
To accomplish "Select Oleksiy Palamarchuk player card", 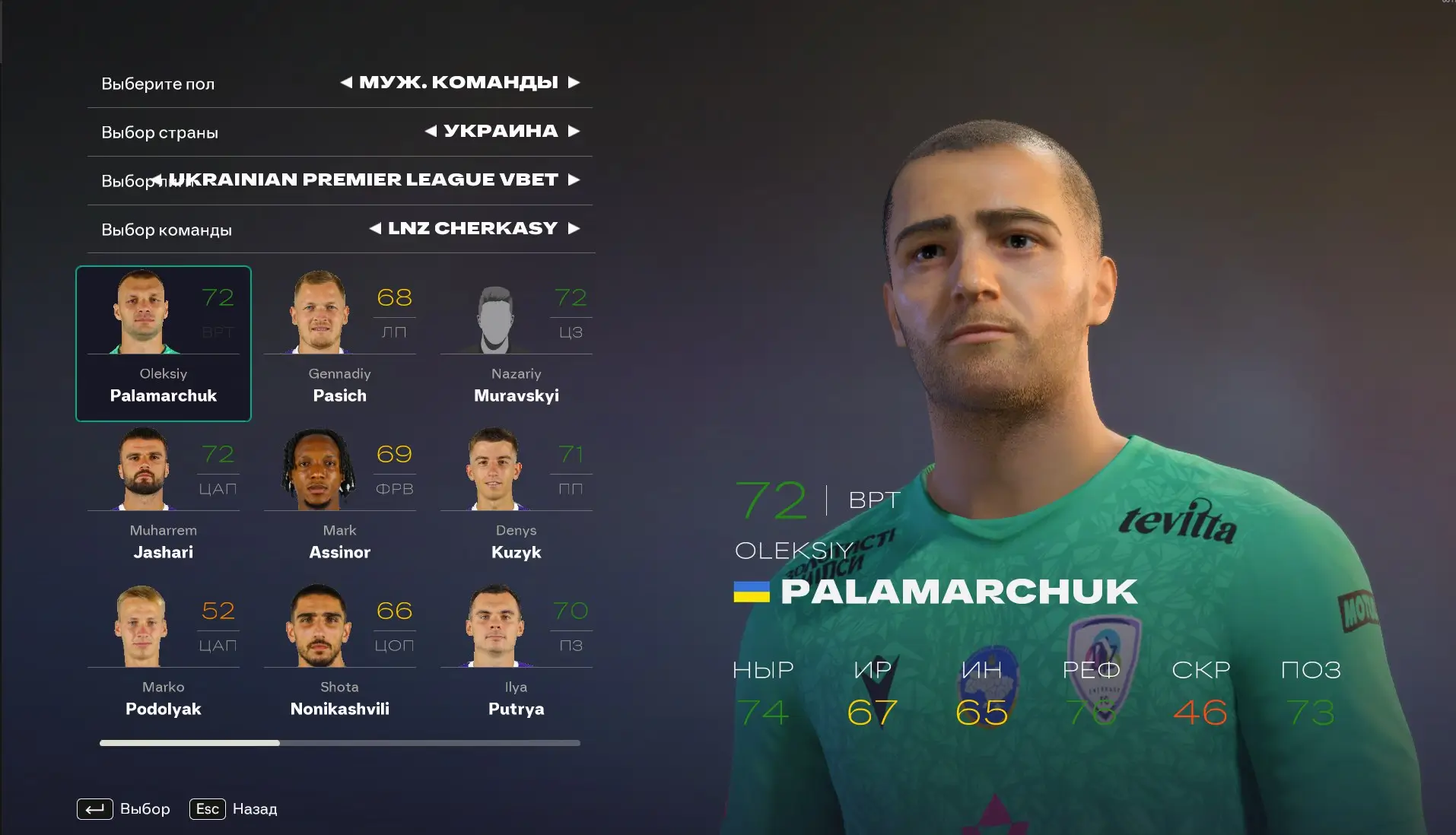I will click(163, 344).
